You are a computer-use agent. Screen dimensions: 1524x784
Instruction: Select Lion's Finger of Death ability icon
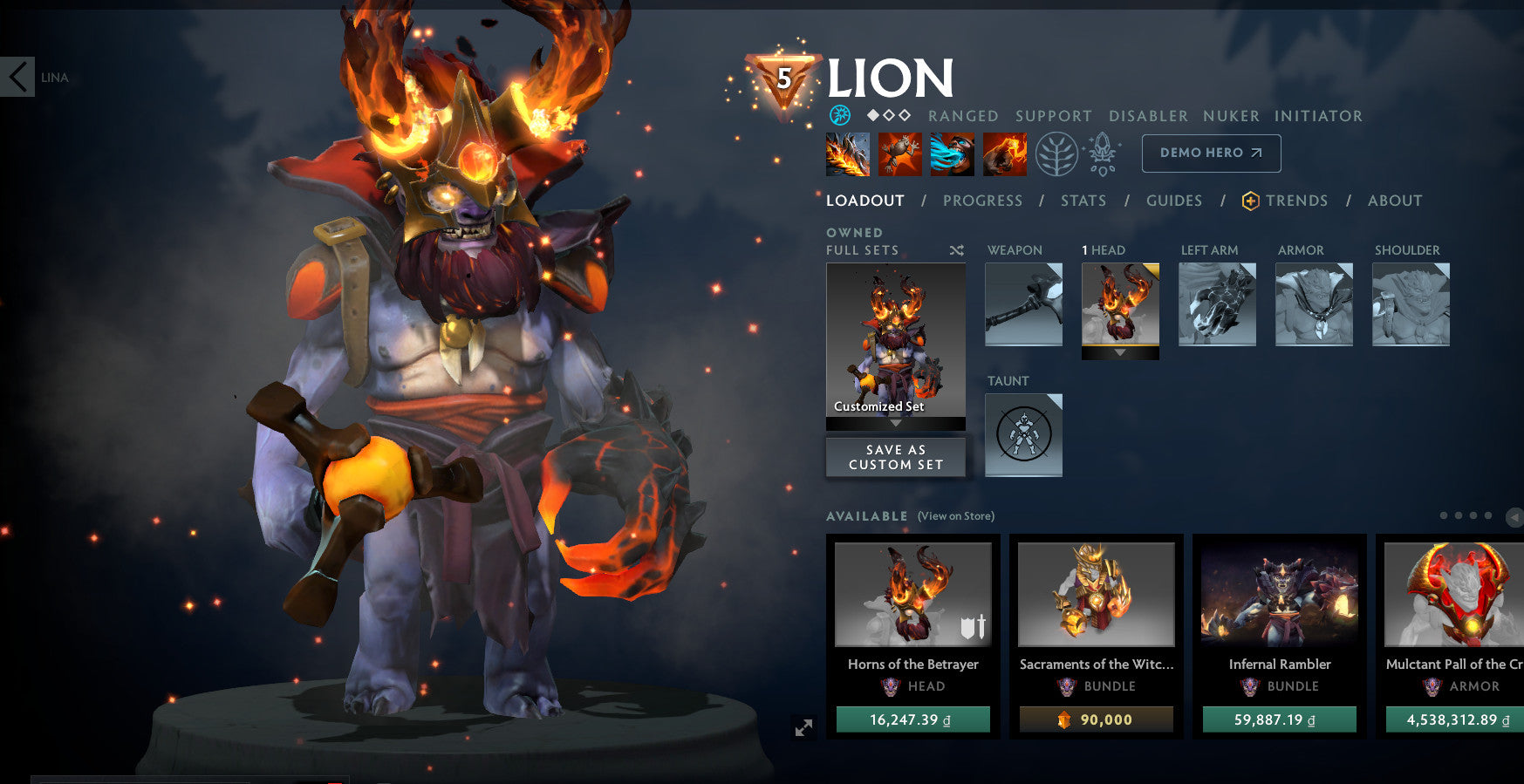(x=1005, y=153)
